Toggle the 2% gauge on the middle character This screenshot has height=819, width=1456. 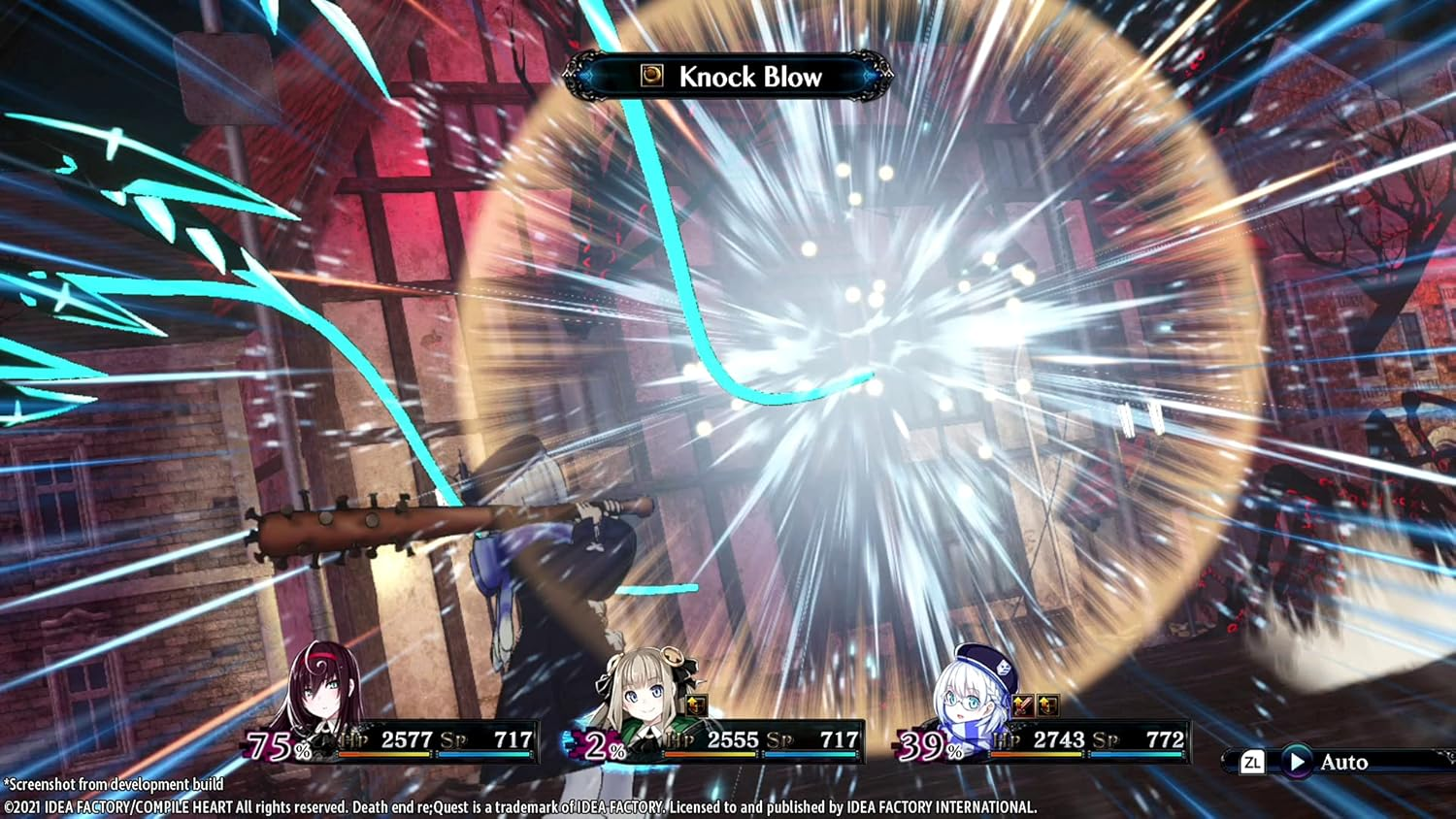point(604,747)
